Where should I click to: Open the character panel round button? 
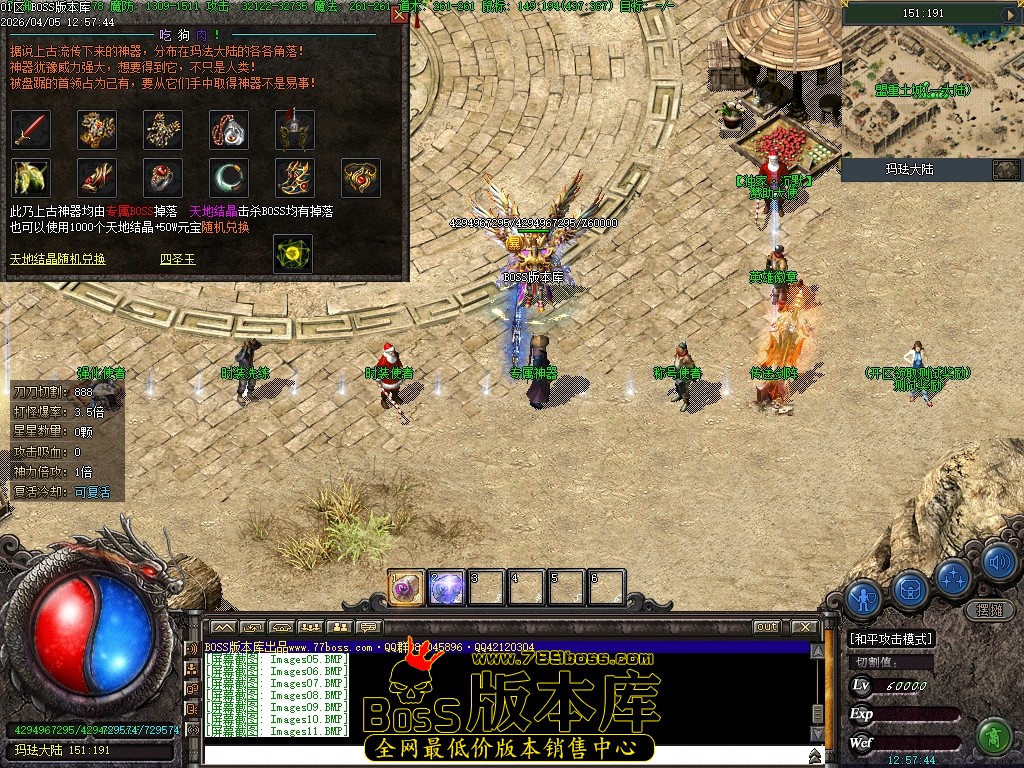pyautogui.click(x=863, y=599)
